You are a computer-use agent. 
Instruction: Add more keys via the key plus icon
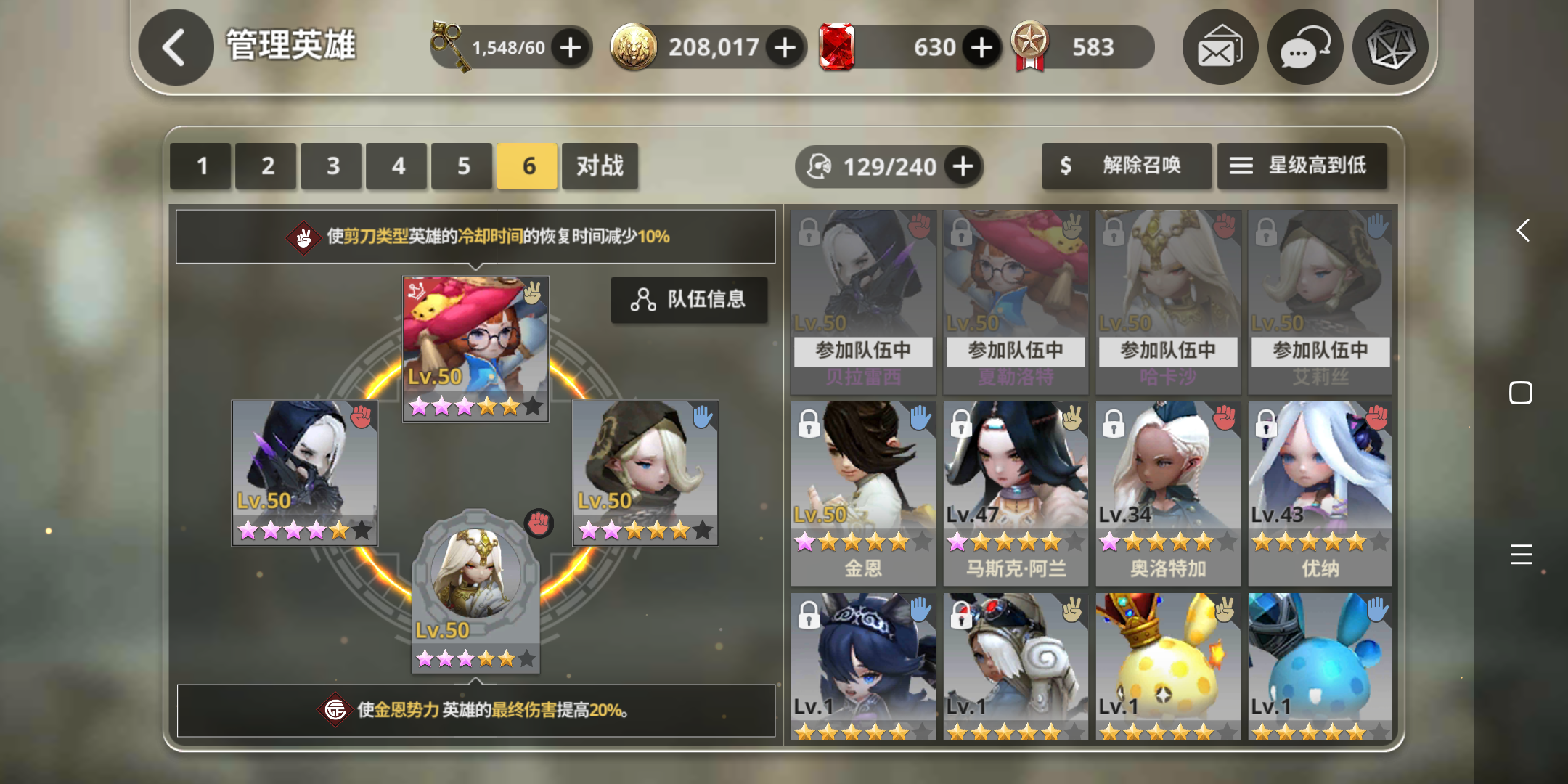point(571,46)
